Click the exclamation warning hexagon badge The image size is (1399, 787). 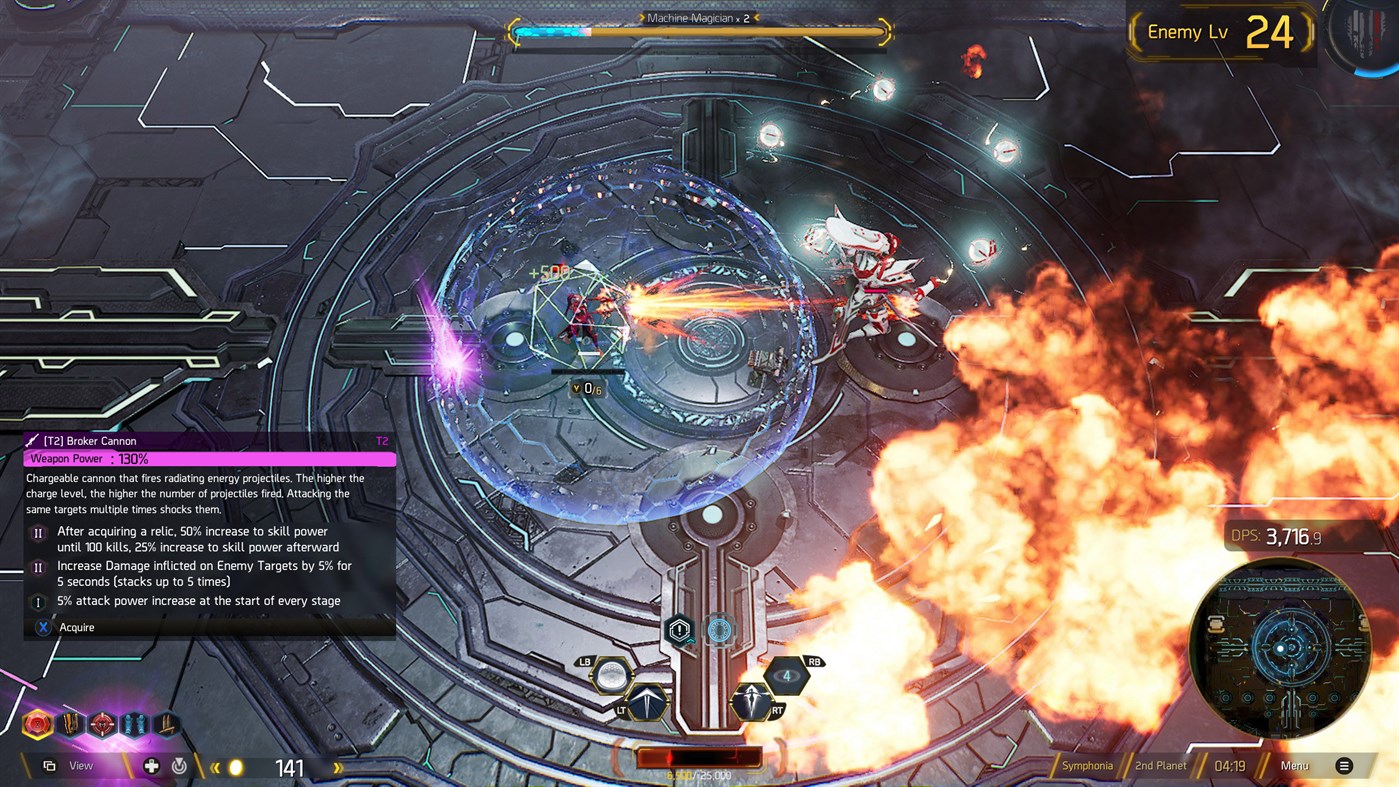679,629
